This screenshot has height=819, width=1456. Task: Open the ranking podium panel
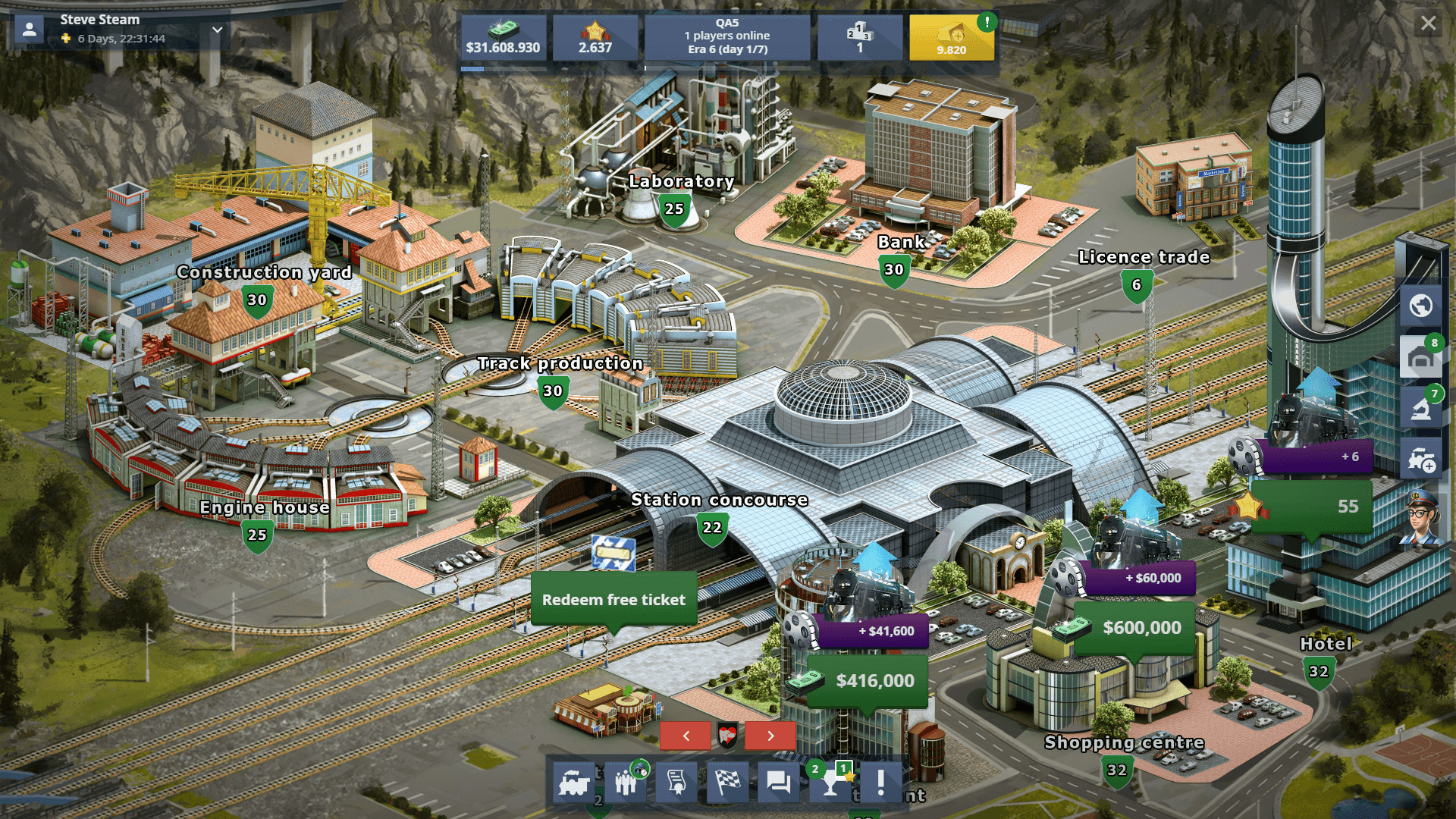coord(859,38)
